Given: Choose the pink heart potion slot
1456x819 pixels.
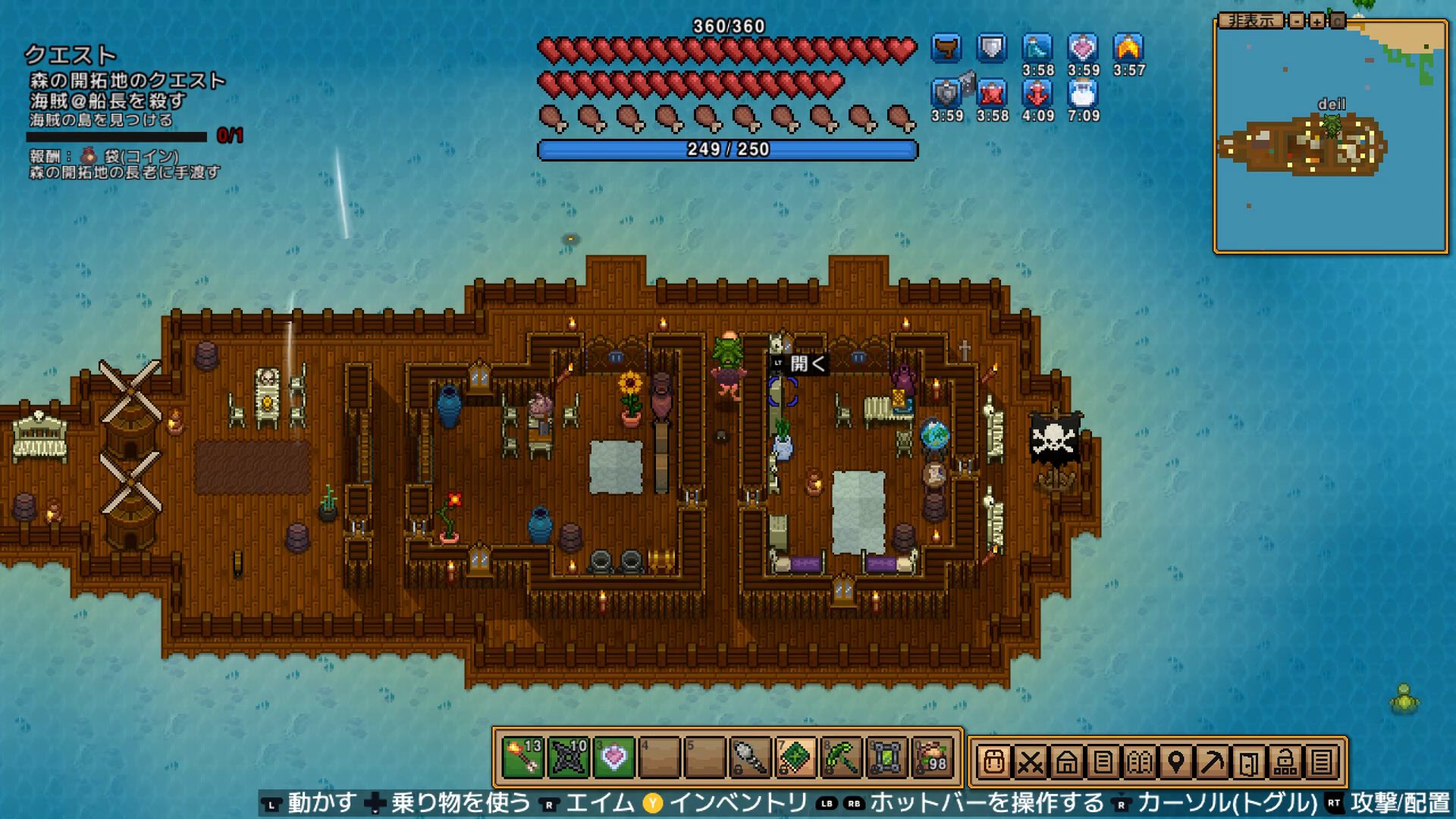Looking at the screenshot, I should [614, 758].
